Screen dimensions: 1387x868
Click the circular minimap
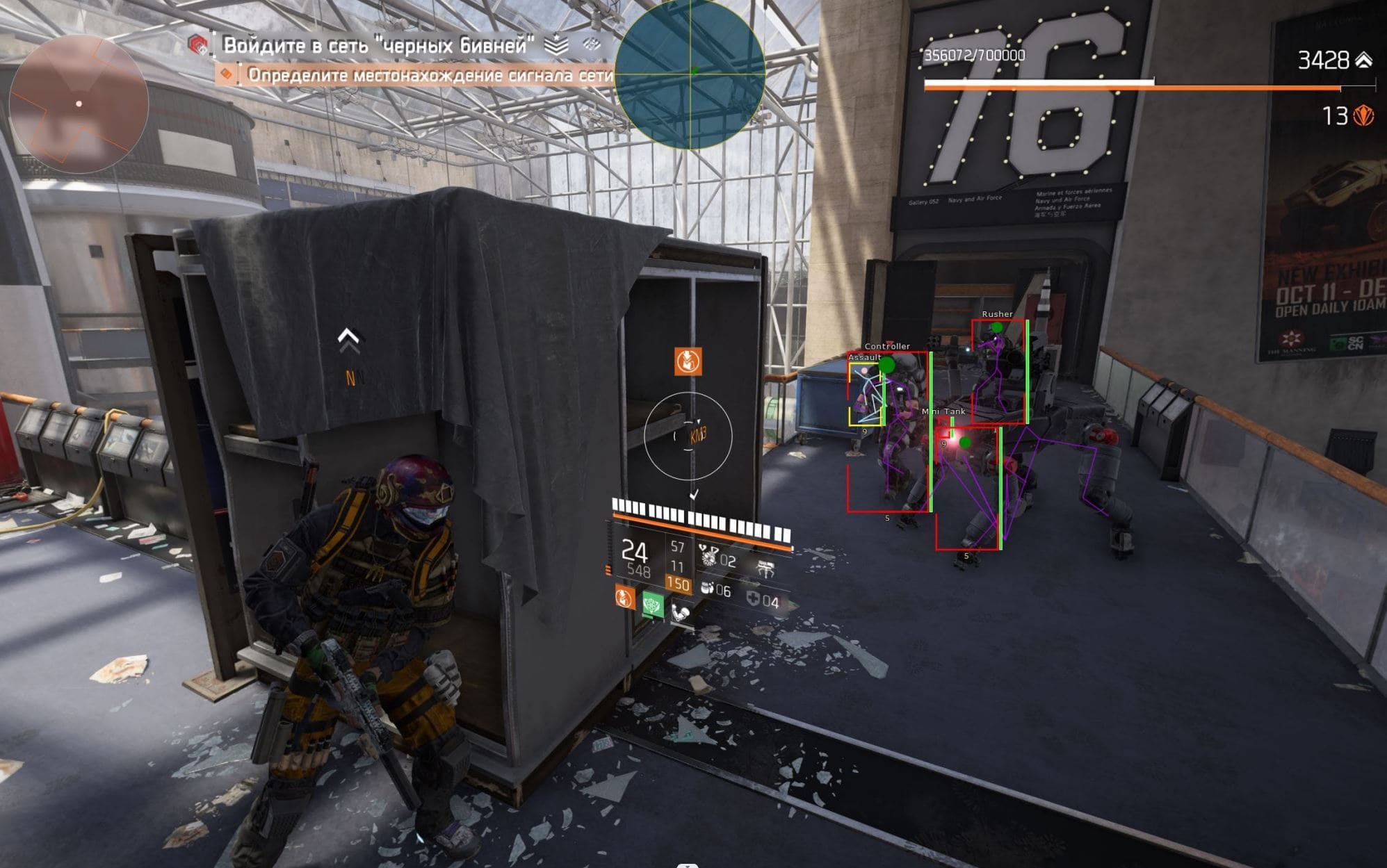pyautogui.click(x=79, y=104)
